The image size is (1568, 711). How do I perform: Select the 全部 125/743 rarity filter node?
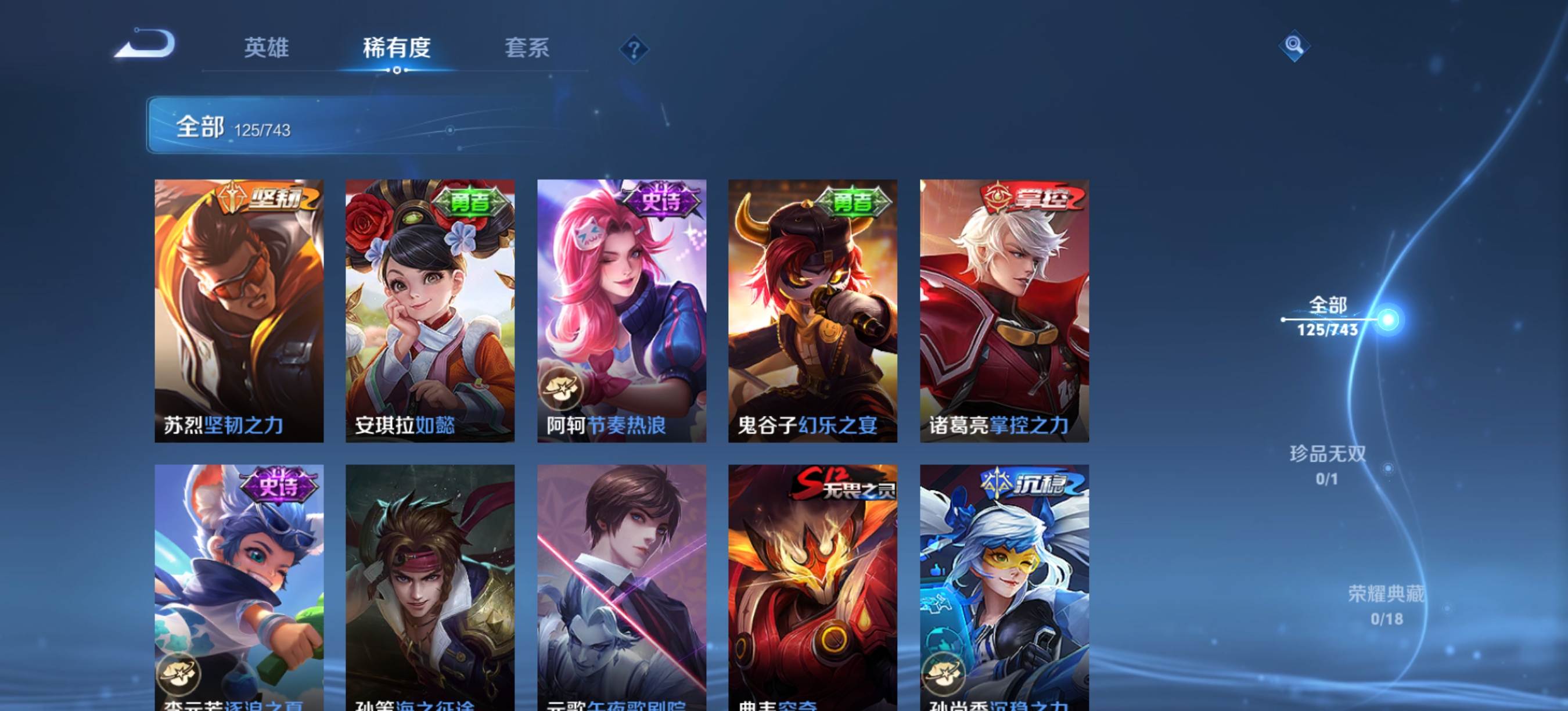[1328, 317]
